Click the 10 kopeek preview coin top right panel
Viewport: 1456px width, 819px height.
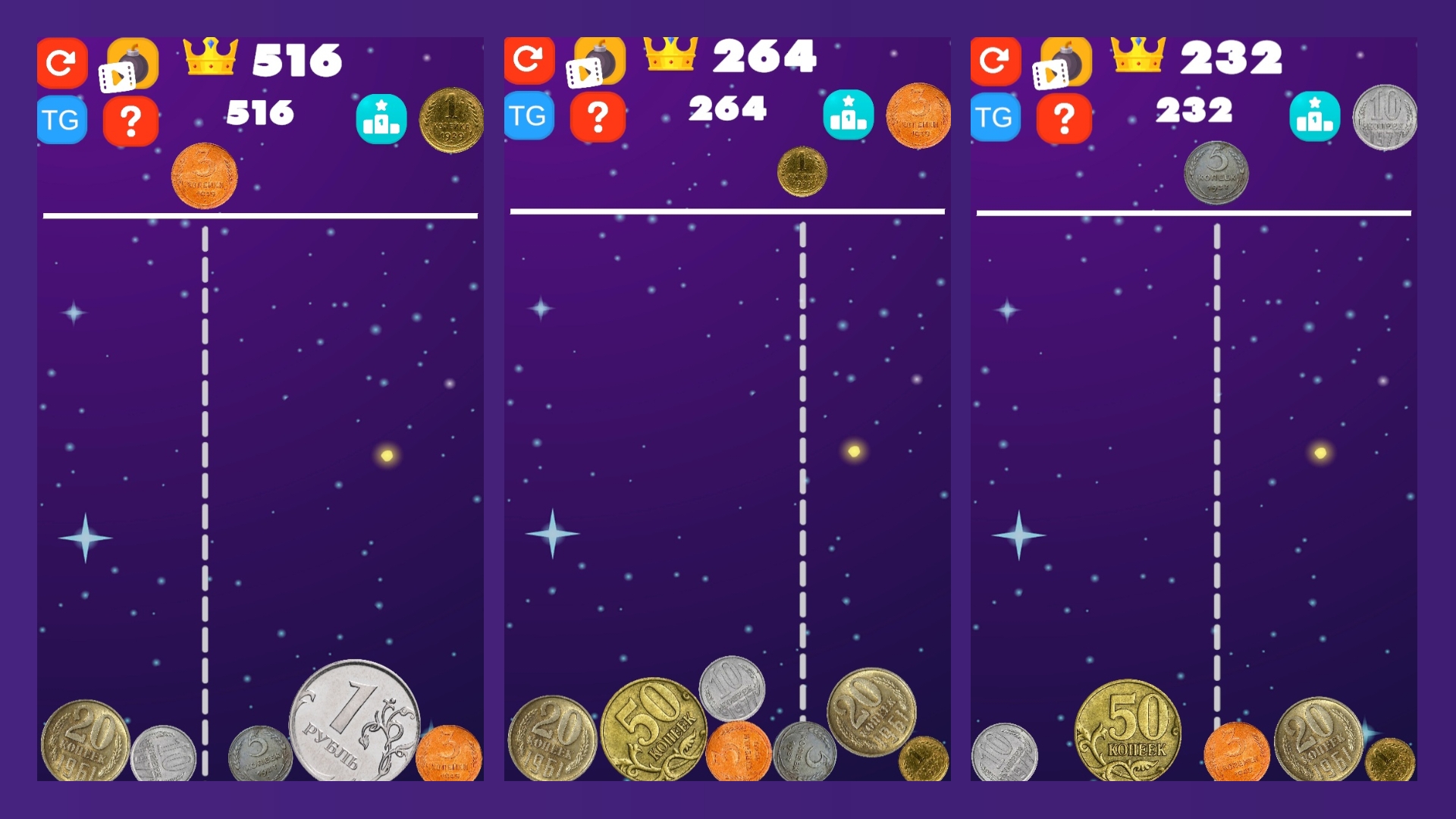tap(1387, 118)
